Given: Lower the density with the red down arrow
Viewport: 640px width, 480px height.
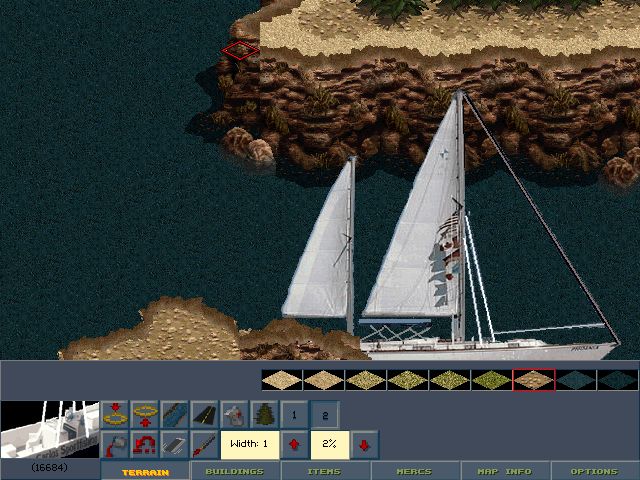Looking at the screenshot, I should click(x=363, y=443).
